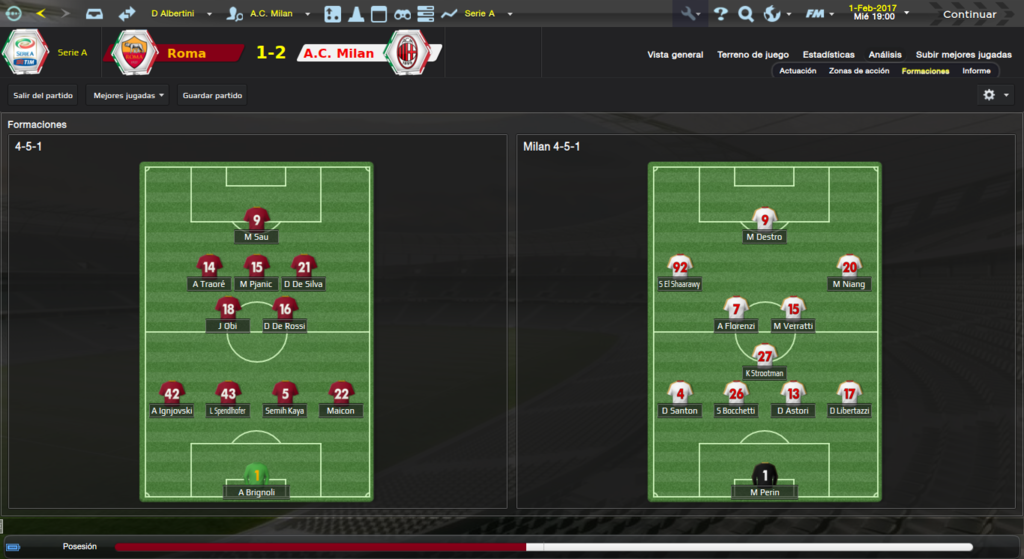The image size is (1024, 559).
Task: Switch to the Vista general tab
Action: (x=675, y=55)
